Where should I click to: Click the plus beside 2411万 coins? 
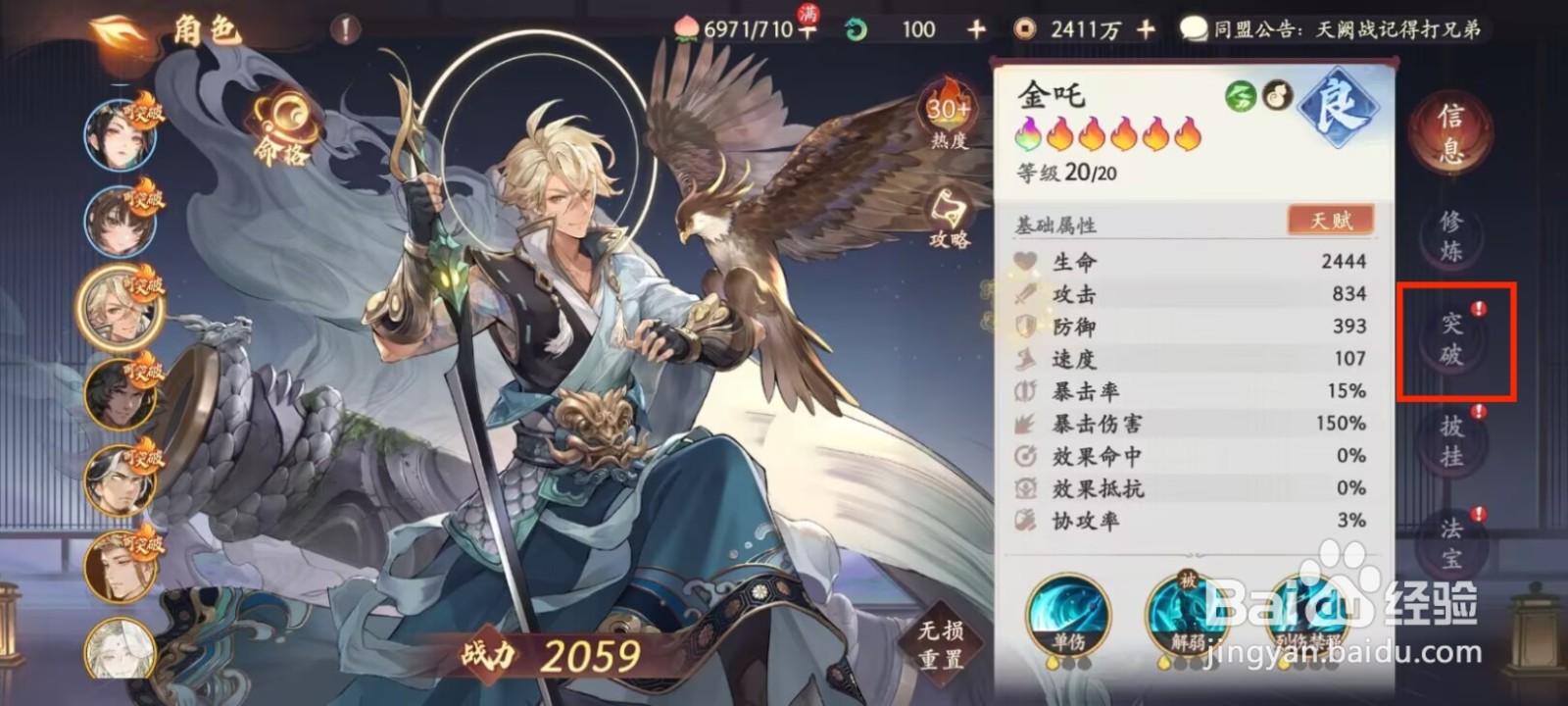click(1145, 28)
